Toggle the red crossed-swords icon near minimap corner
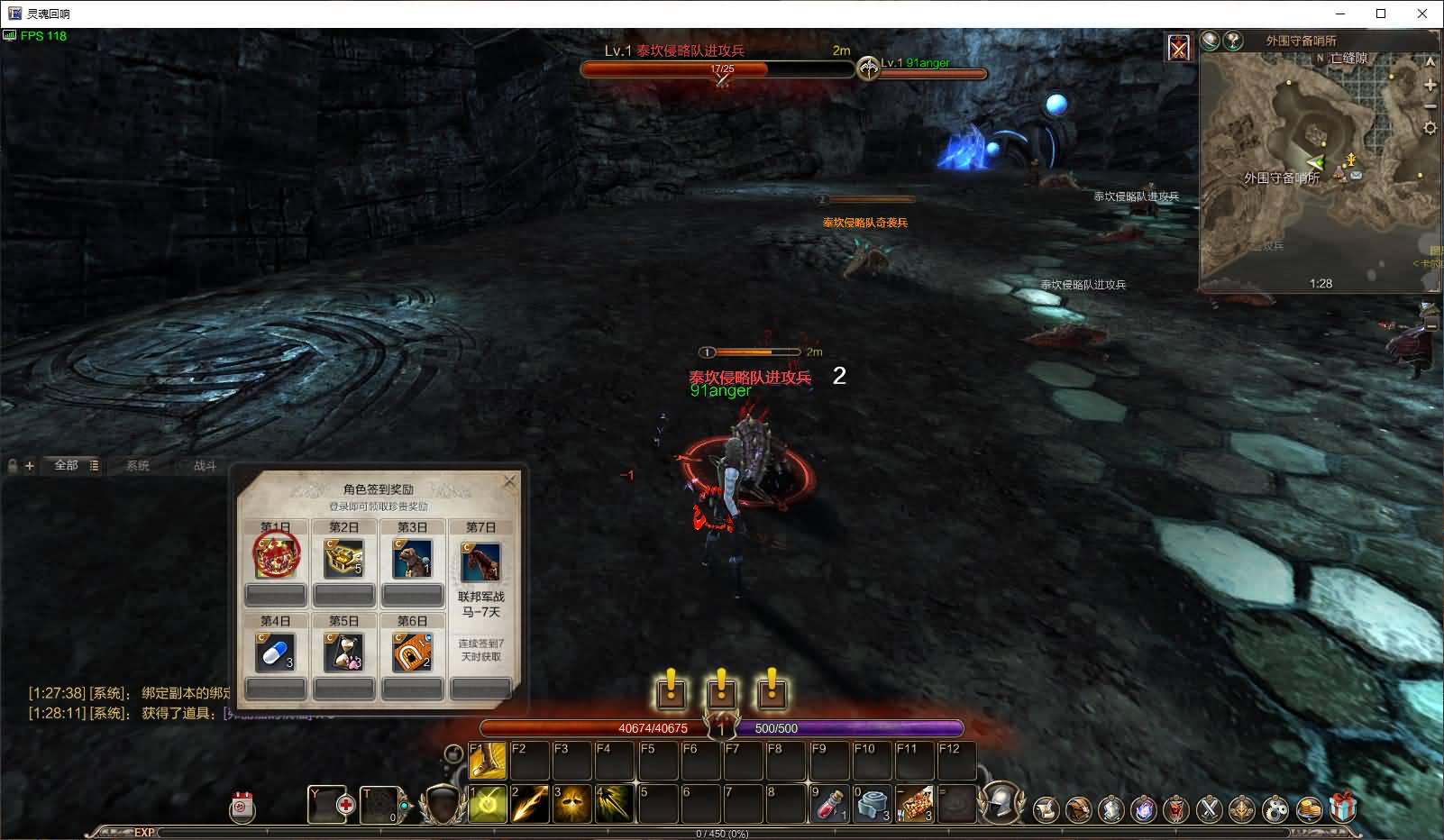1444x840 pixels. click(x=1179, y=44)
